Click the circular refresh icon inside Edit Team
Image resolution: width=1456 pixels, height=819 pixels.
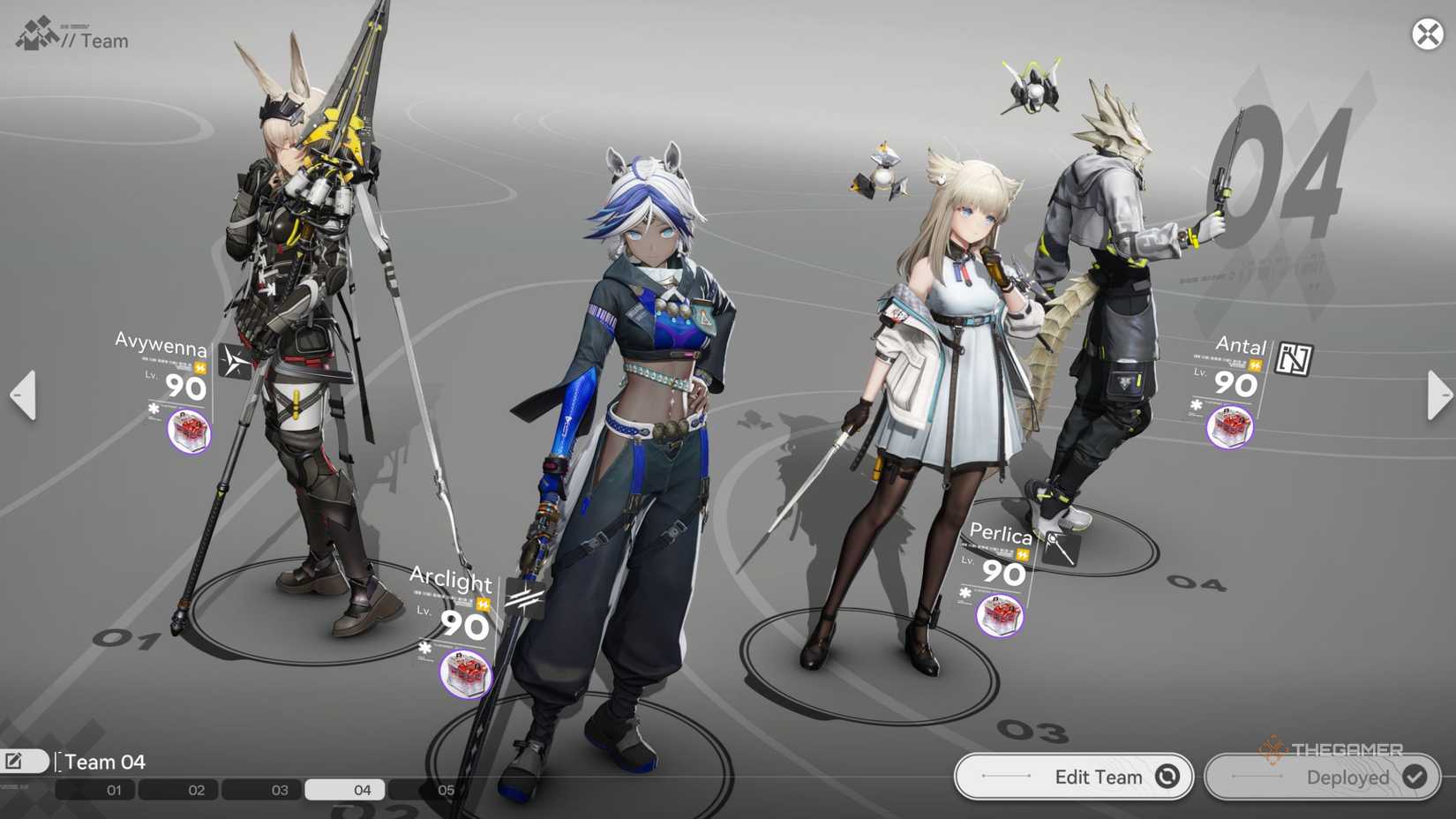click(x=1167, y=777)
